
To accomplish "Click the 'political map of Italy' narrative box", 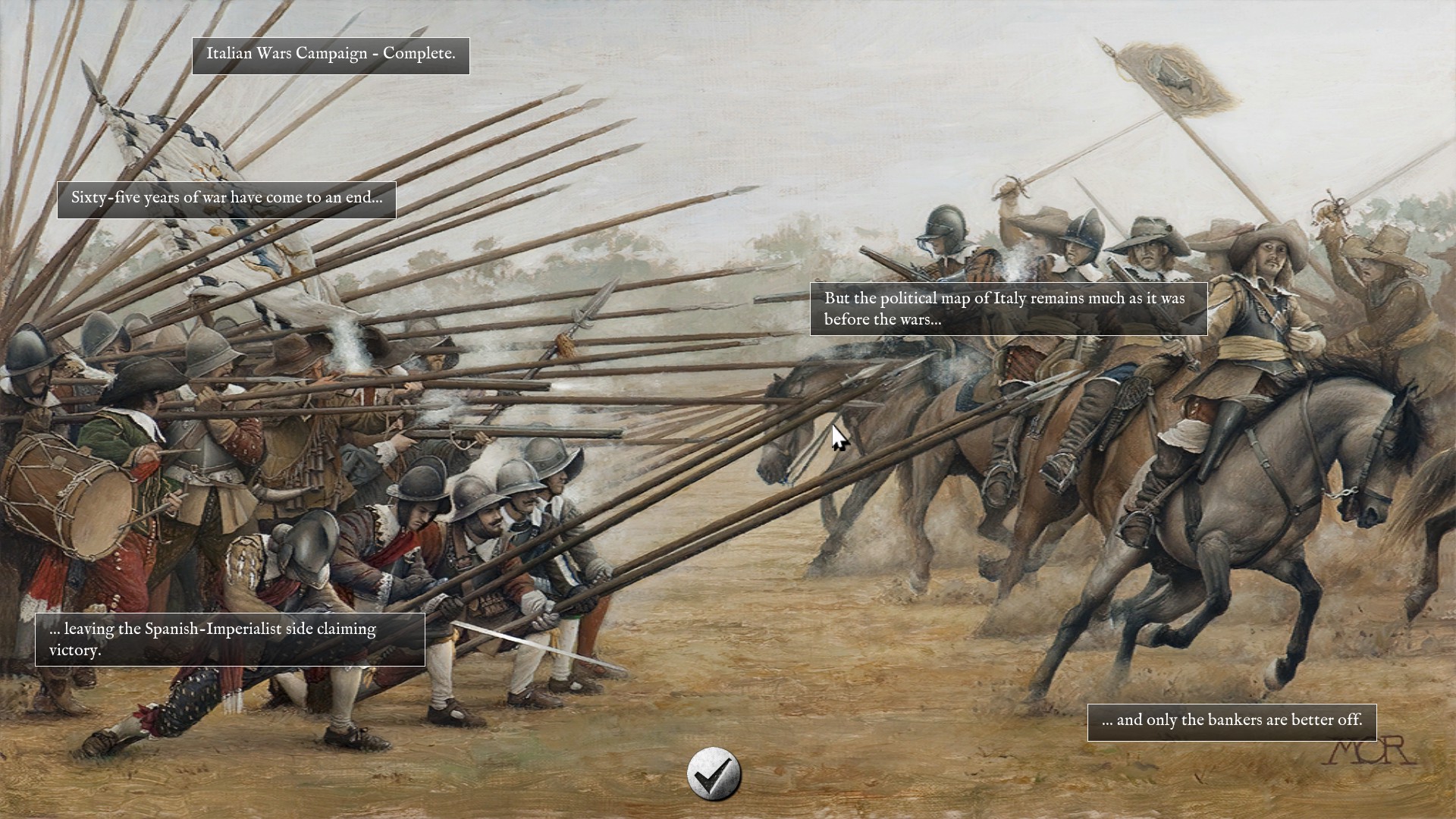I will (1009, 308).
